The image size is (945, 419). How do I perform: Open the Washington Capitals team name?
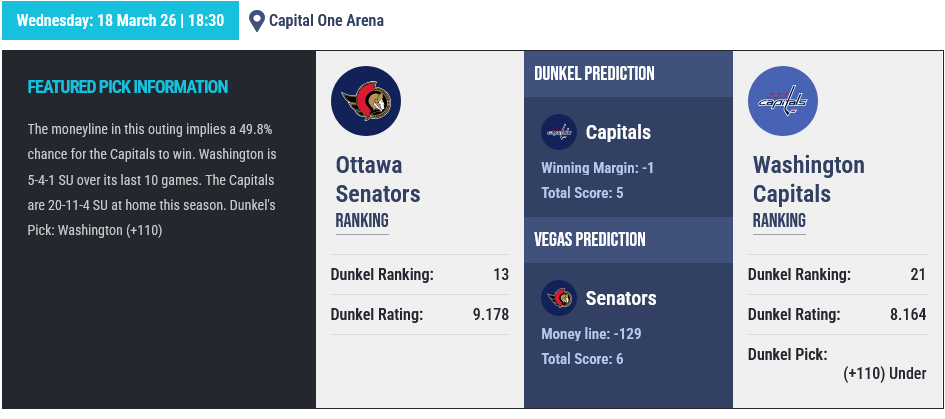pyautogui.click(x=808, y=179)
